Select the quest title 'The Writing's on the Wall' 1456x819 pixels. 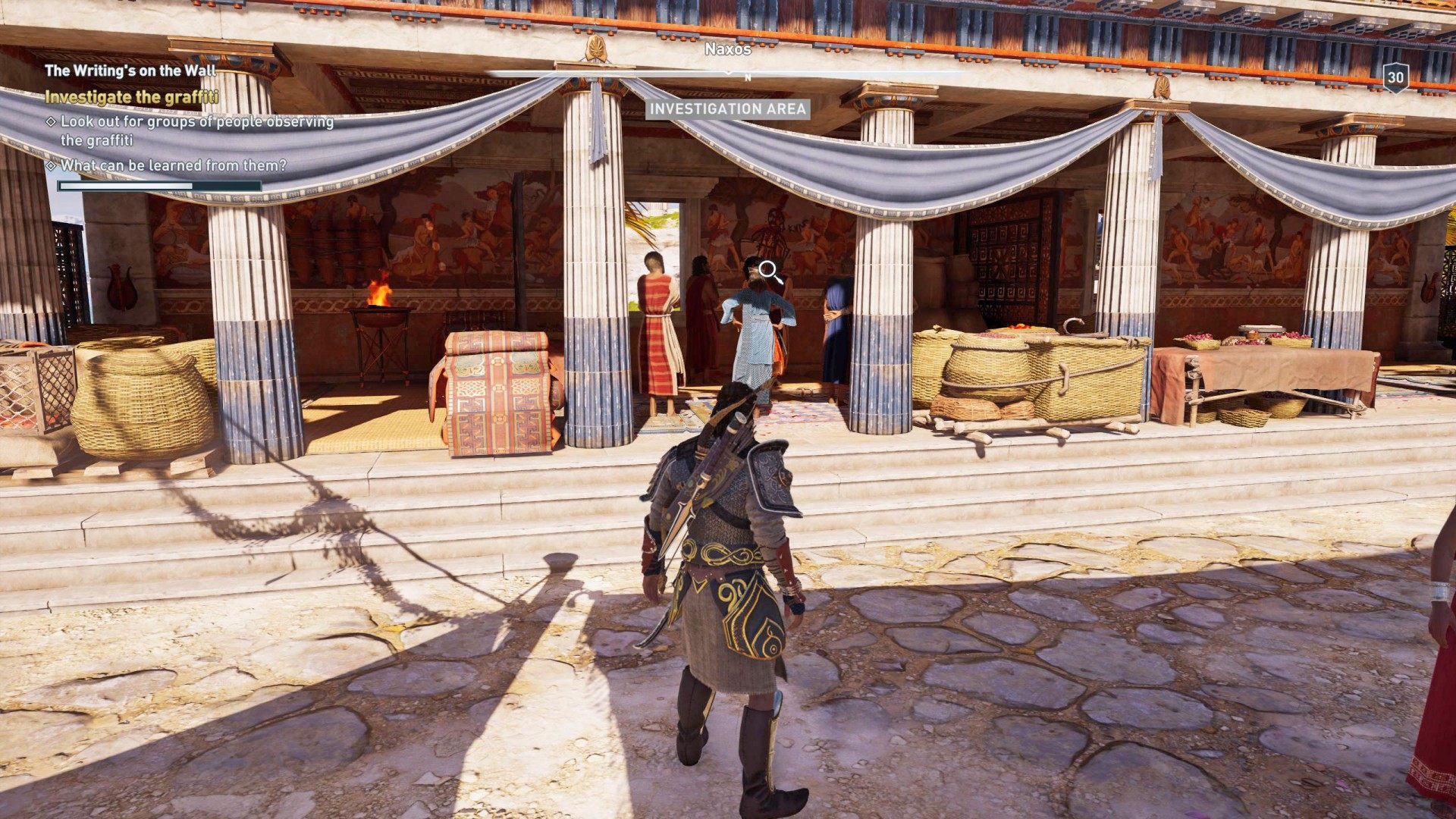click(x=131, y=69)
